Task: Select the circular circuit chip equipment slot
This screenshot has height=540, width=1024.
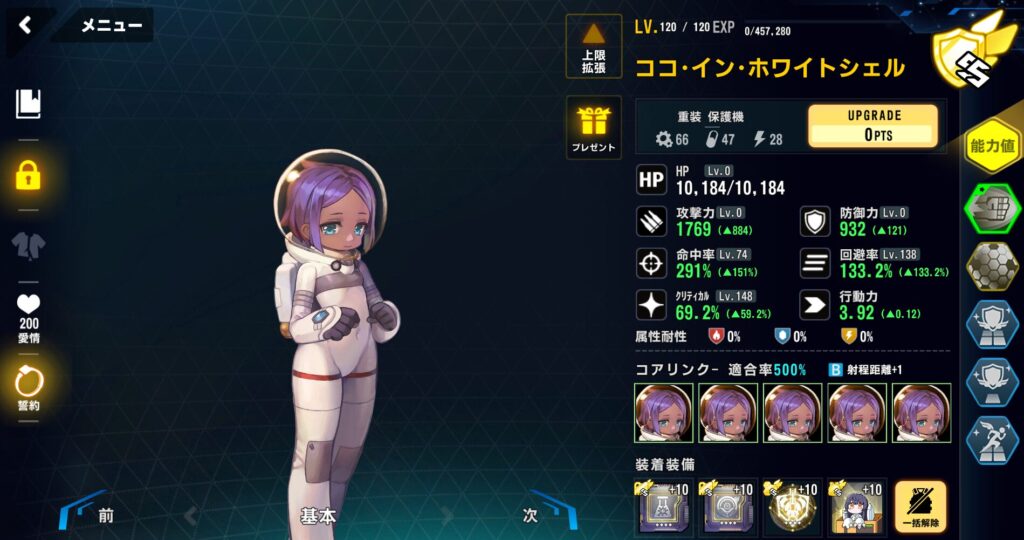Action: click(x=727, y=509)
